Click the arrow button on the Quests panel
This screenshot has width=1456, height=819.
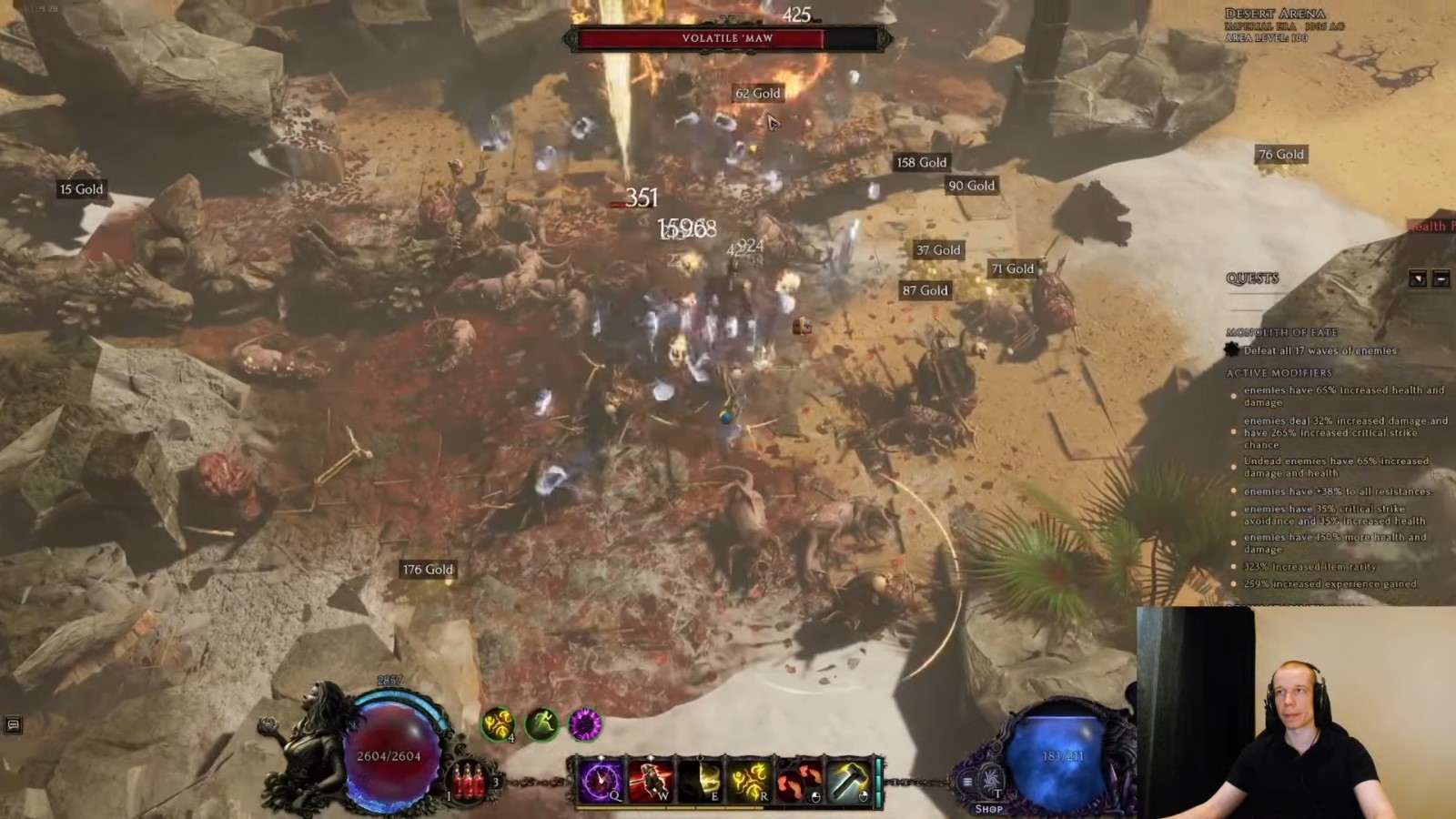[x=1418, y=278]
